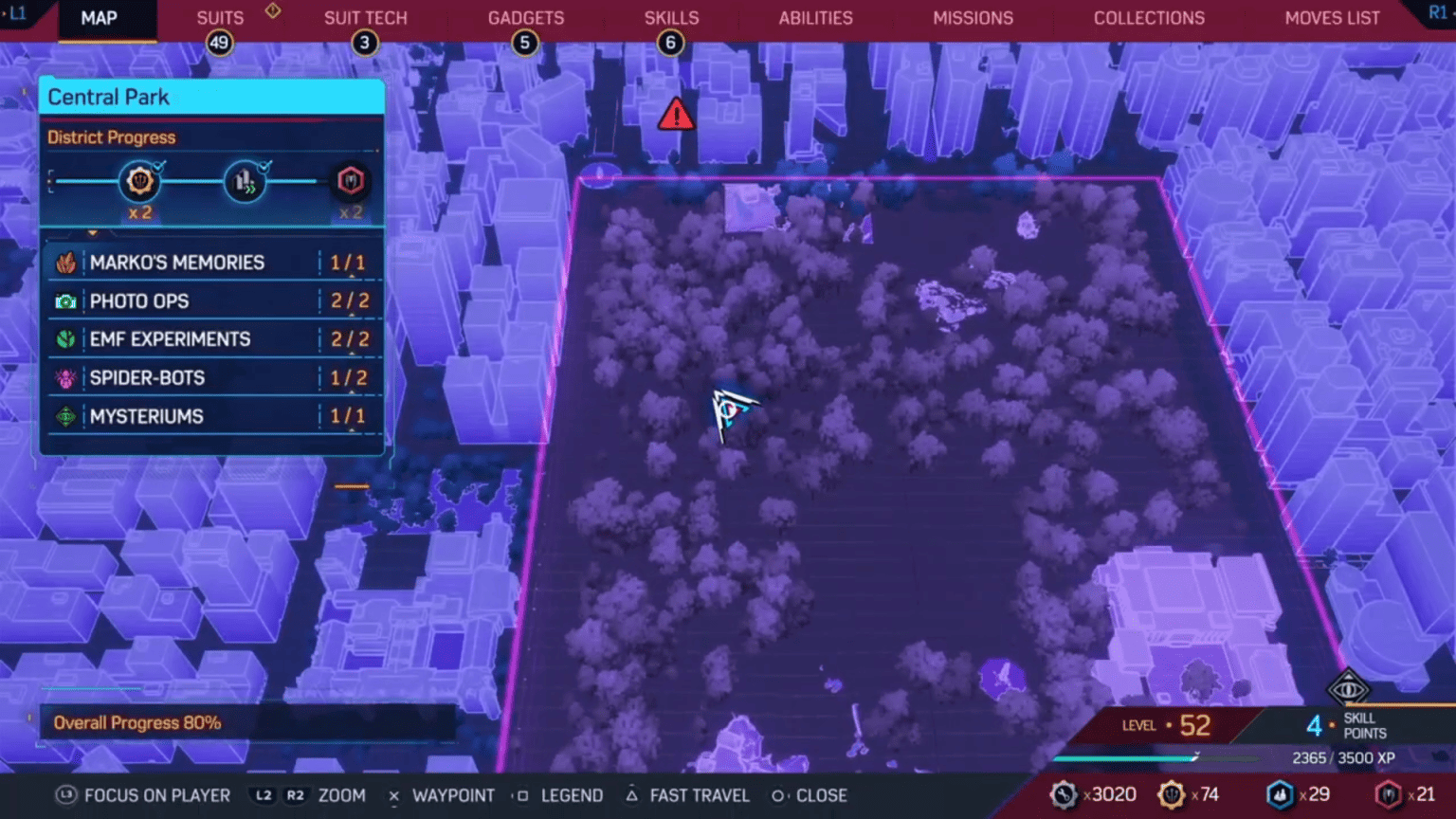Screen dimensions: 1456x819
Task: Select the Mysteriums icon in the panel
Action: [x=66, y=416]
